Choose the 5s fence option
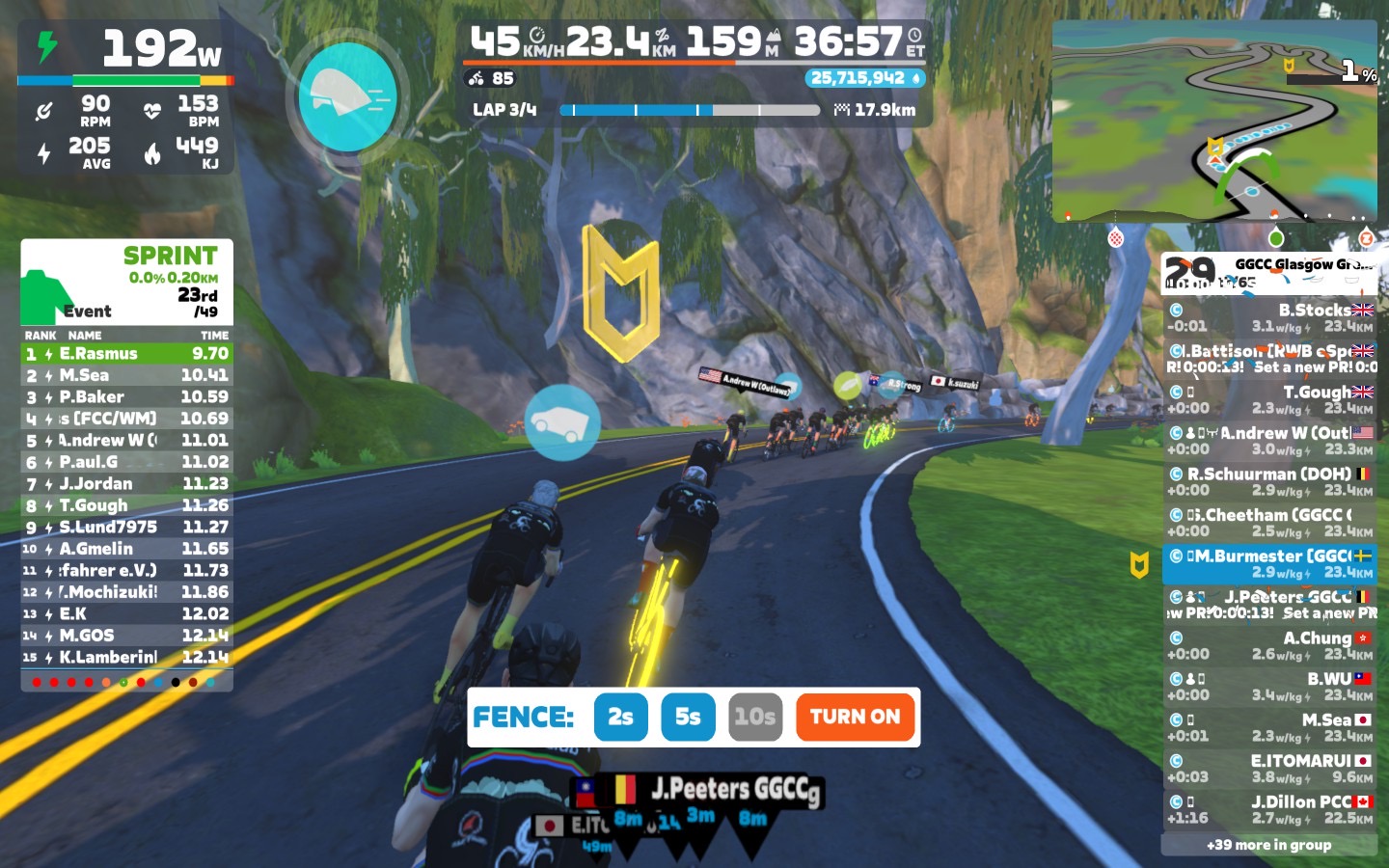Viewport: 1389px width, 868px height. [x=688, y=717]
